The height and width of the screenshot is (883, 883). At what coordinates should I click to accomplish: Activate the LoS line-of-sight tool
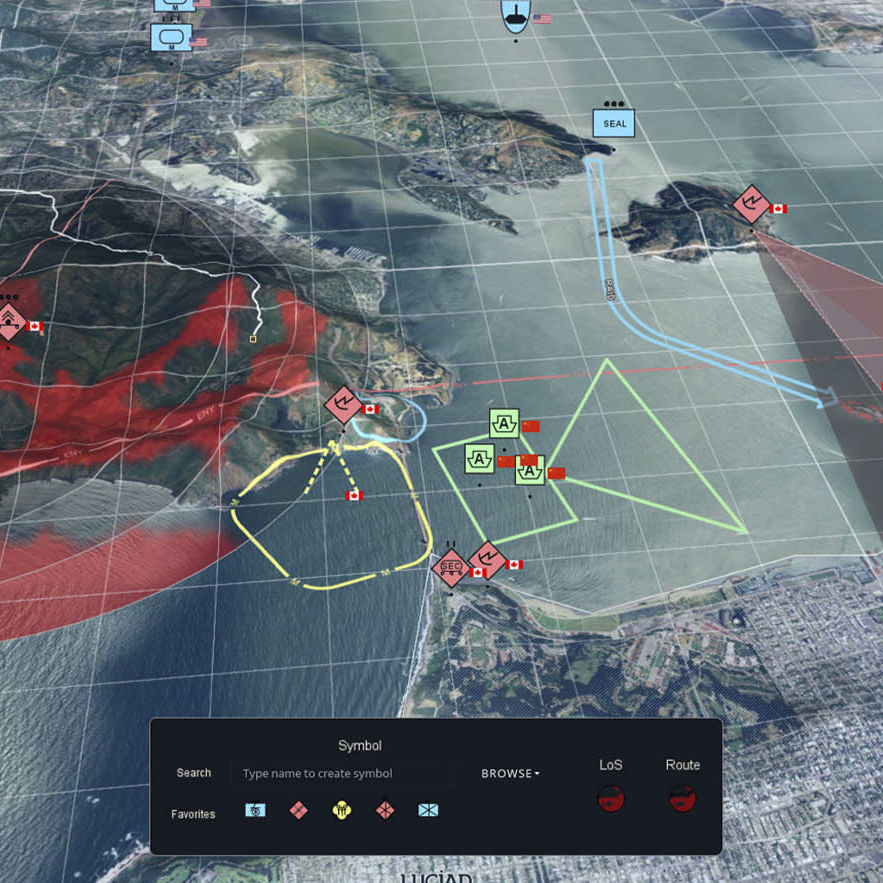click(610, 798)
